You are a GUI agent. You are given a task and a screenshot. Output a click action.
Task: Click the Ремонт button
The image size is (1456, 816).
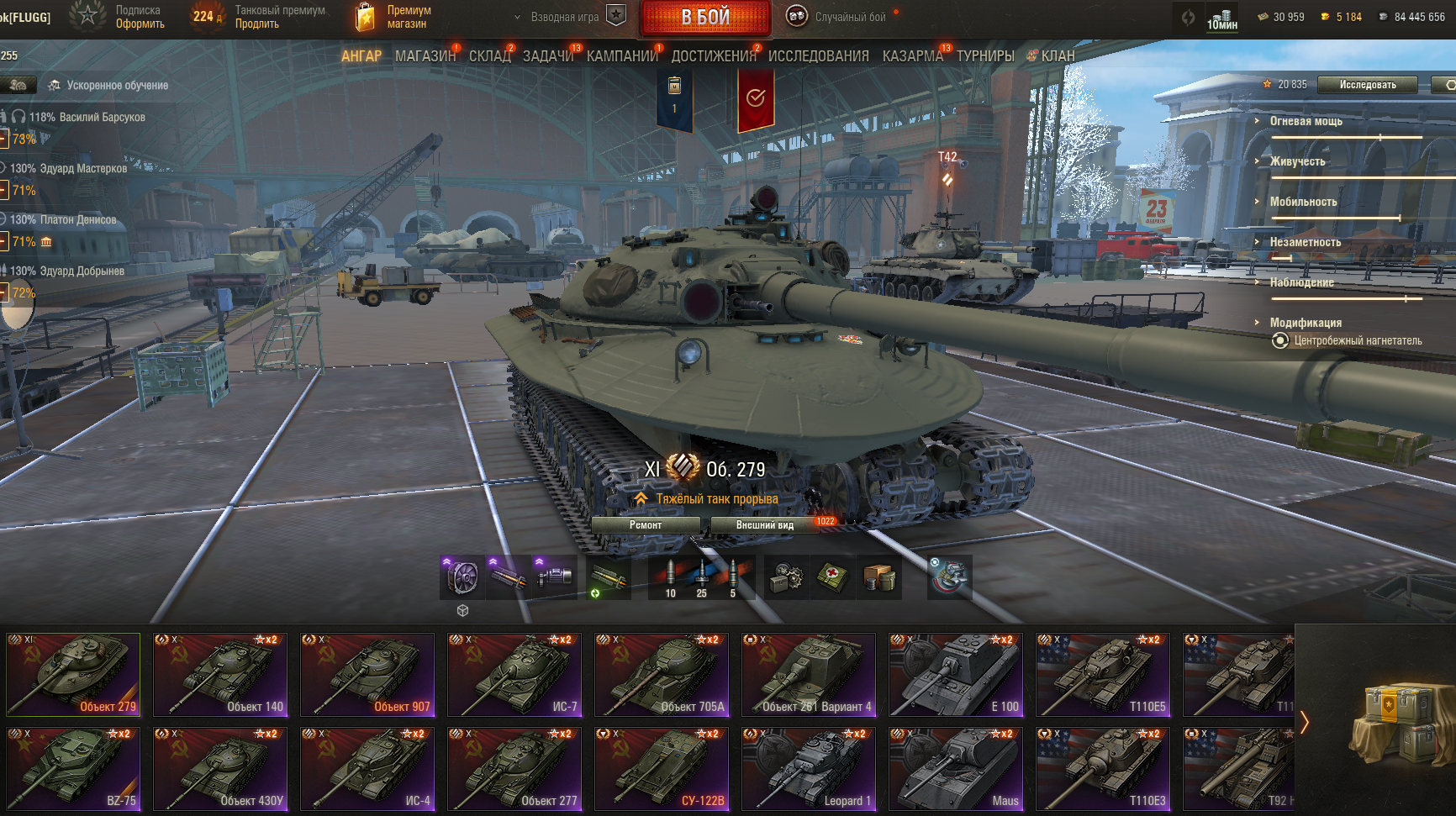coord(646,525)
